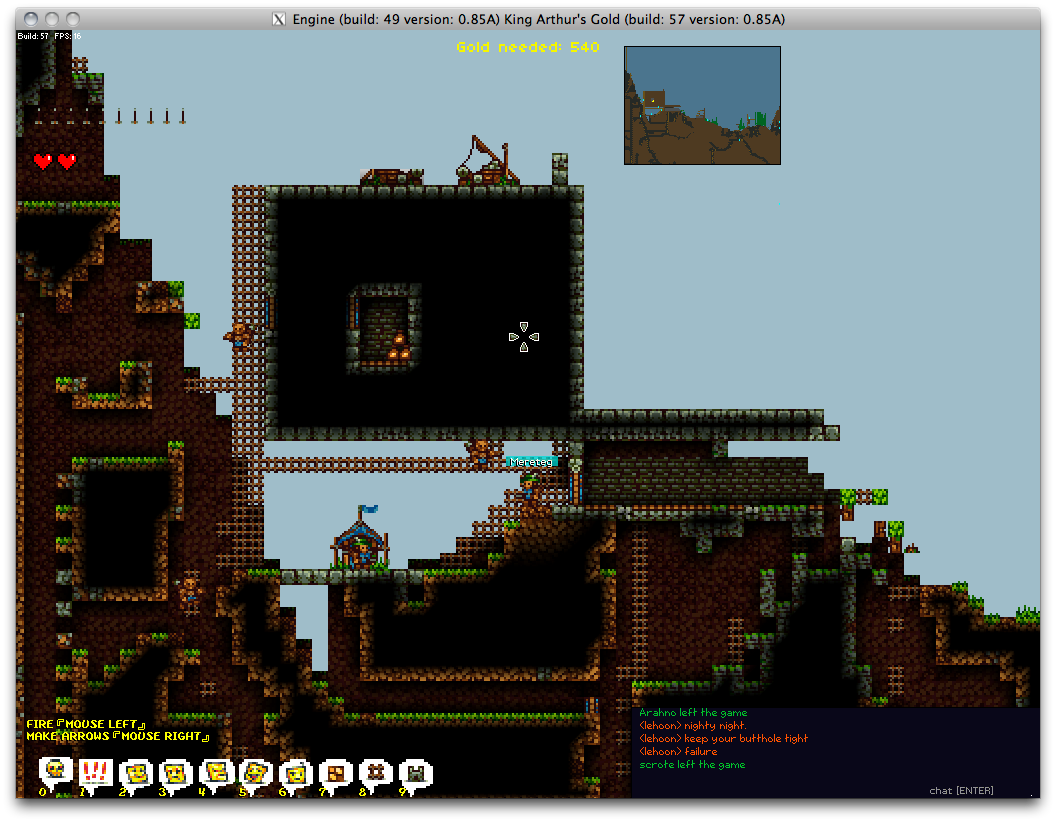Select the ladder emote bubble
Screen dimensions: 1056x822
pyautogui.click(x=376, y=772)
